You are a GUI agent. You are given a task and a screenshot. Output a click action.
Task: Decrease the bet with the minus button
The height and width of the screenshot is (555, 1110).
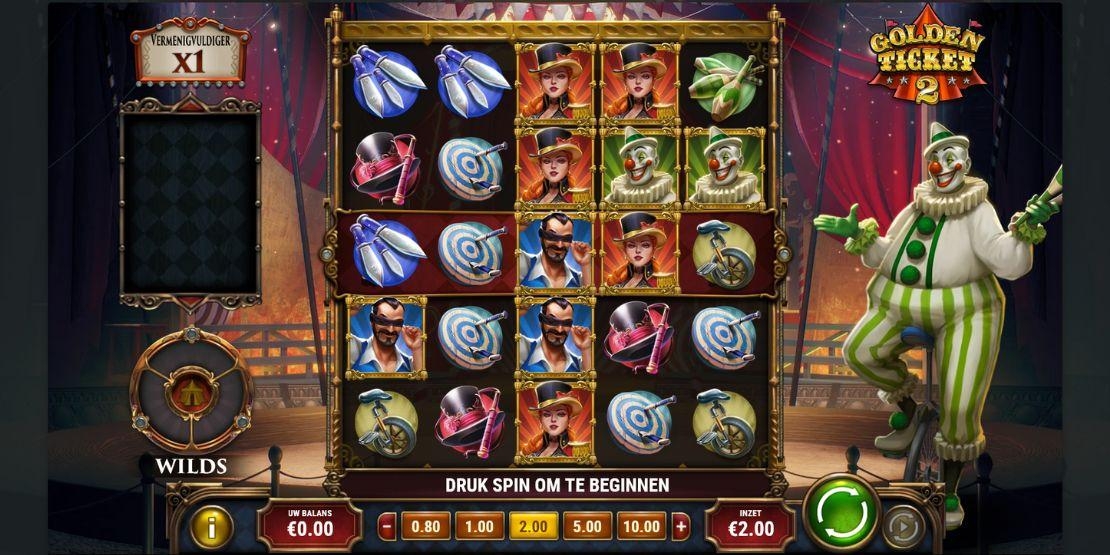click(387, 526)
